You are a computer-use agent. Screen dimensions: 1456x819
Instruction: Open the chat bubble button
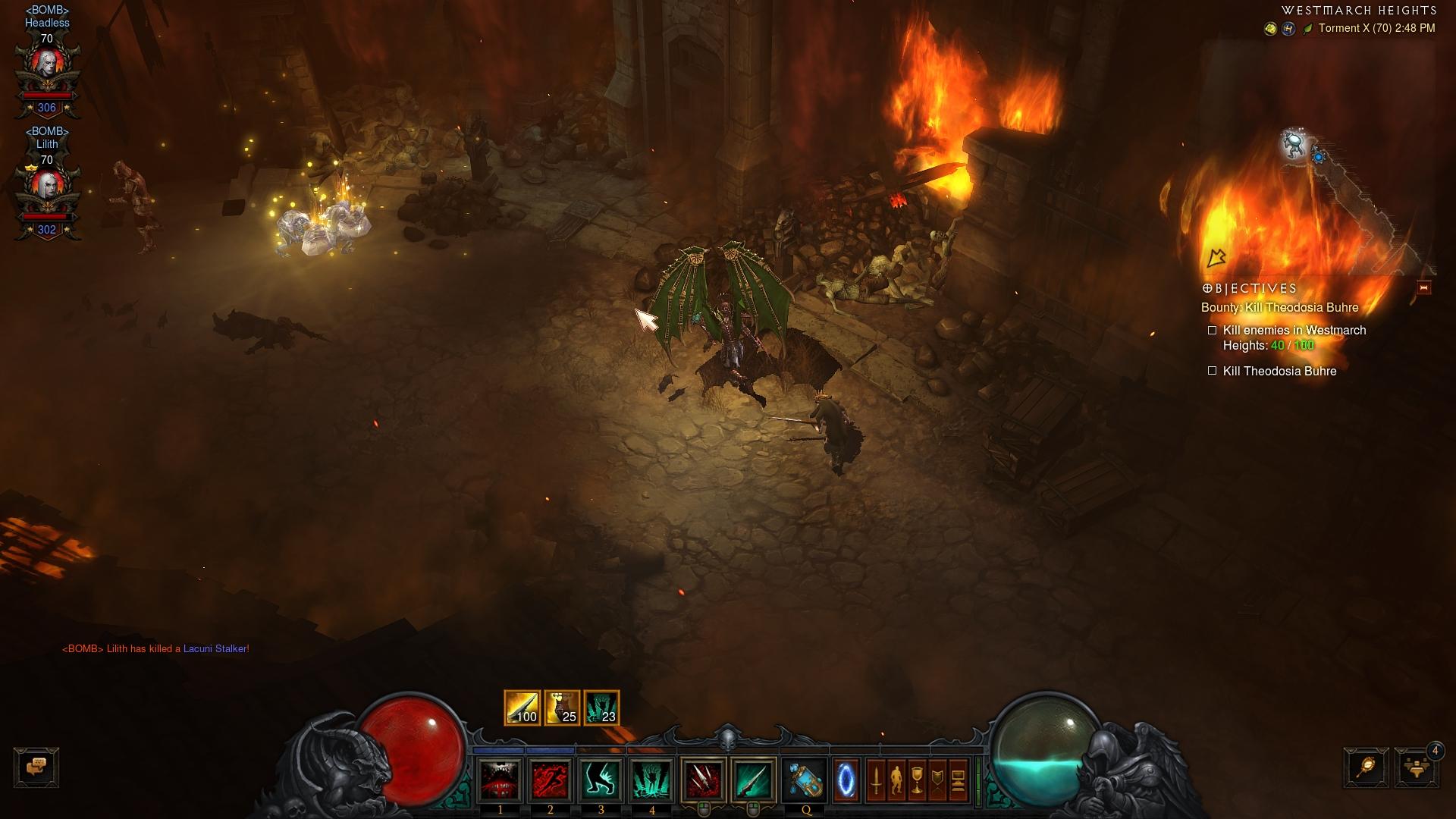(x=36, y=767)
